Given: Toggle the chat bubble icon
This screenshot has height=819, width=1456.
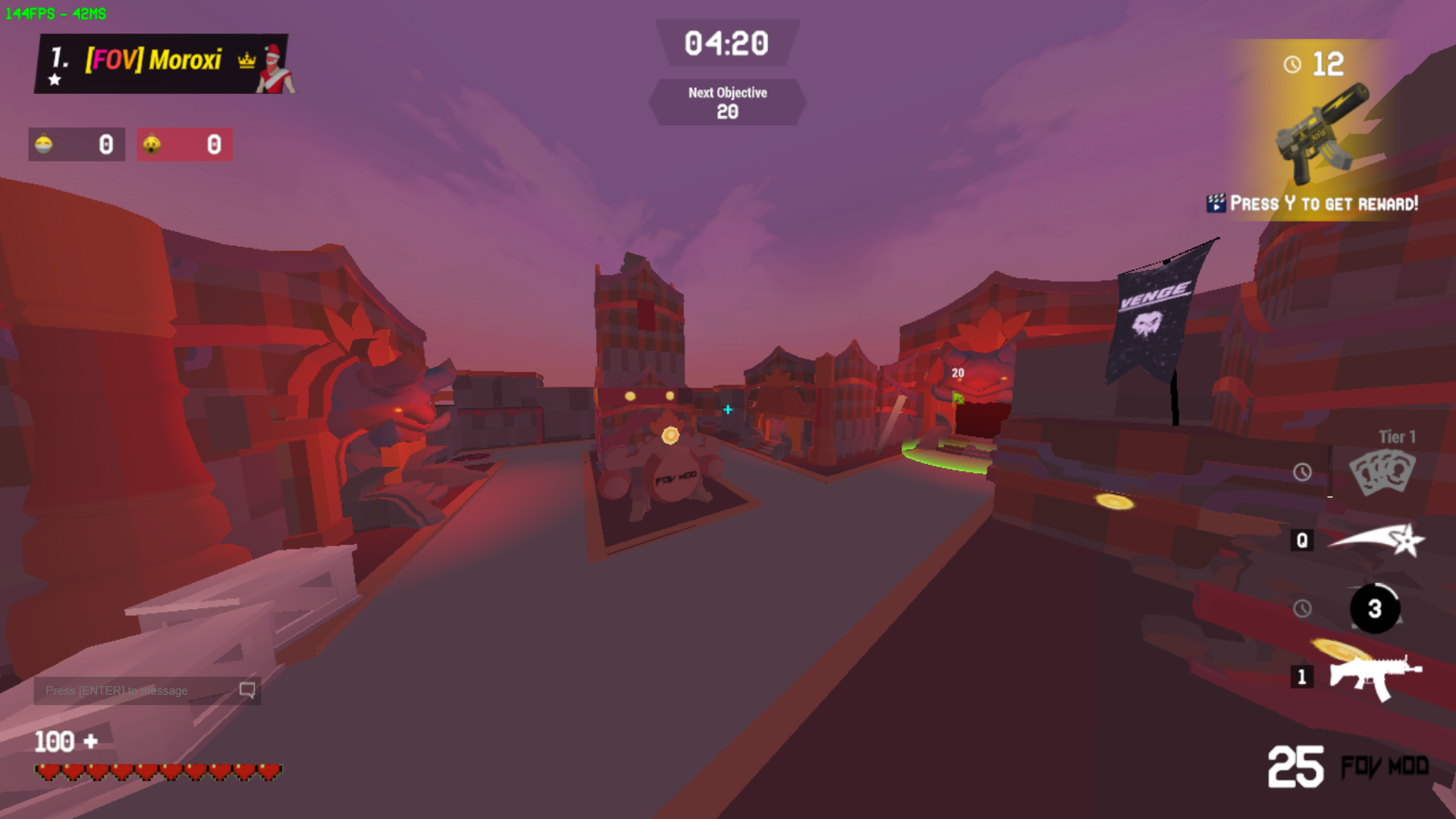Looking at the screenshot, I should pyautogui.click(x=245, y=690).
